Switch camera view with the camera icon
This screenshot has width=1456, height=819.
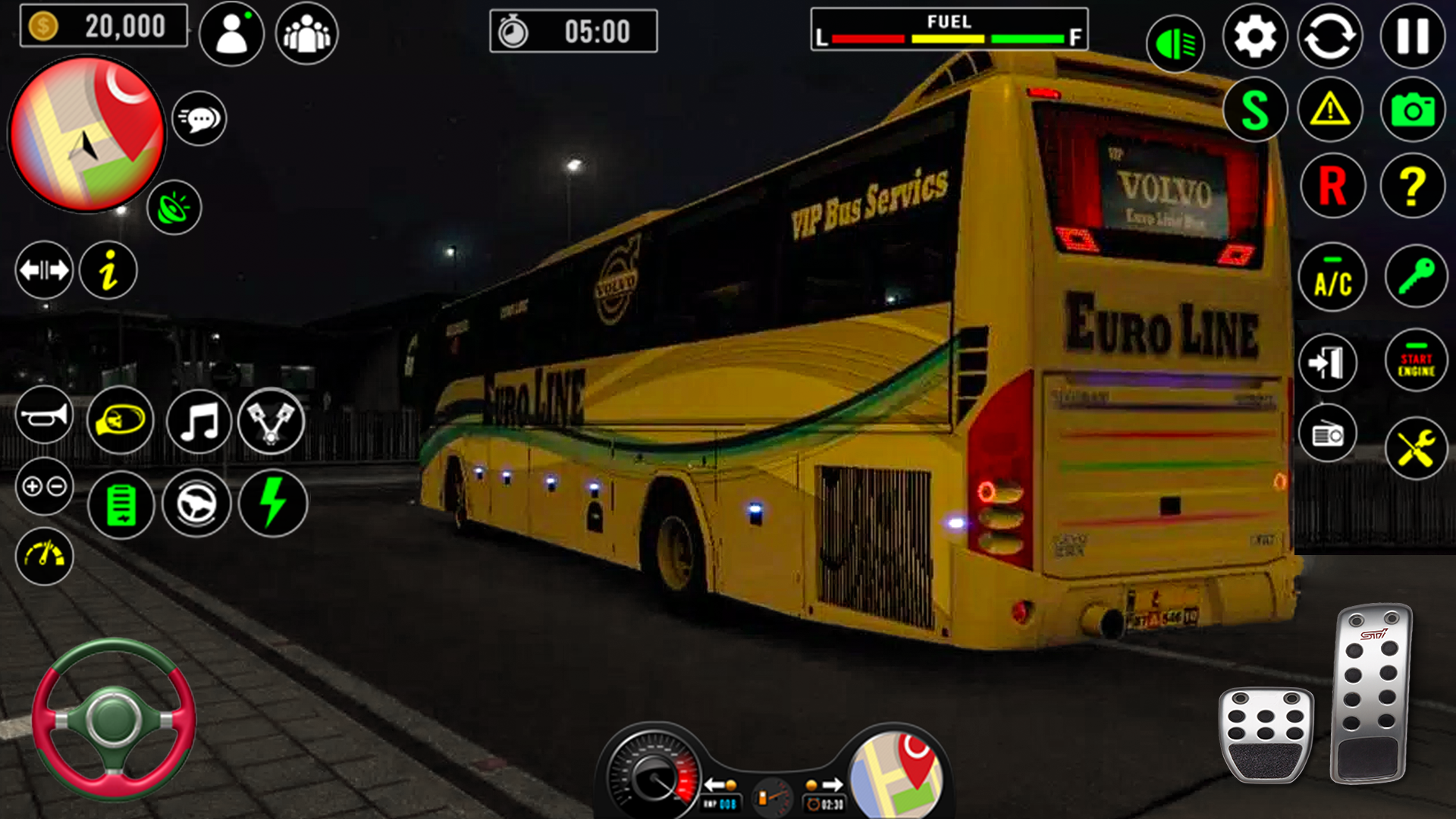click(1412, 108)
